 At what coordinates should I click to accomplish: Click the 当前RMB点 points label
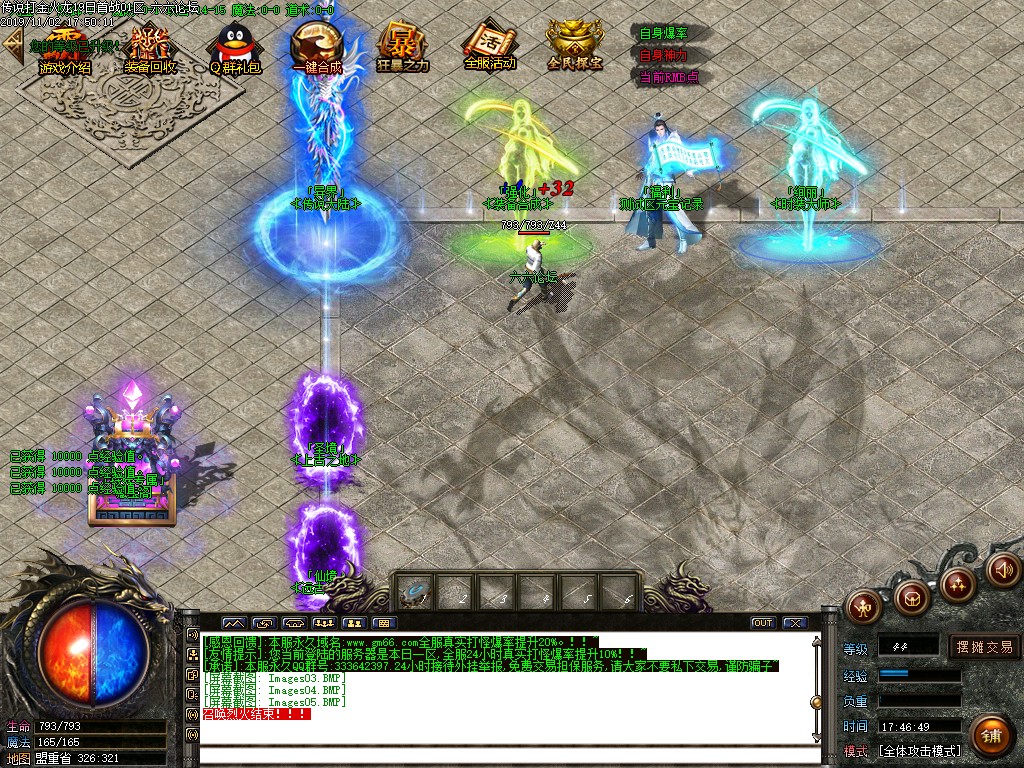668,76
